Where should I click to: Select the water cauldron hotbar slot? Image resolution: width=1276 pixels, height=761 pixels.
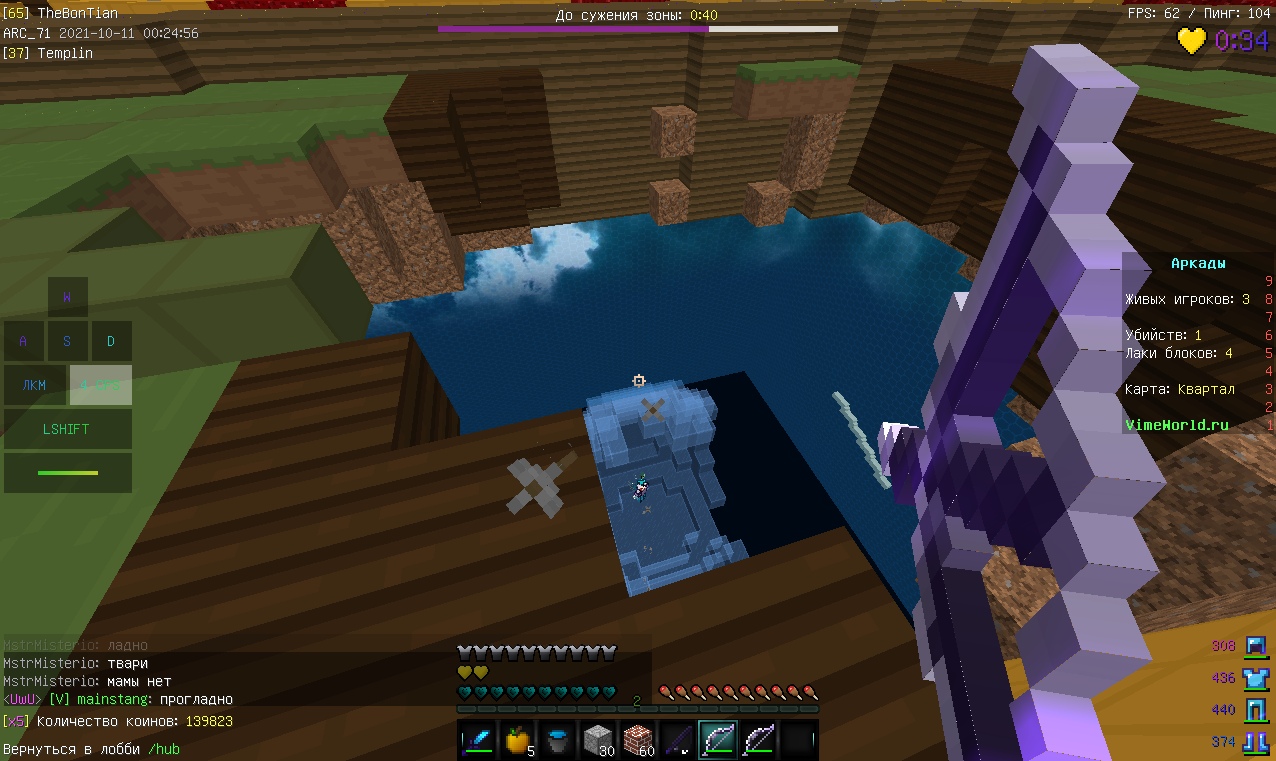[x=557, y=740]
